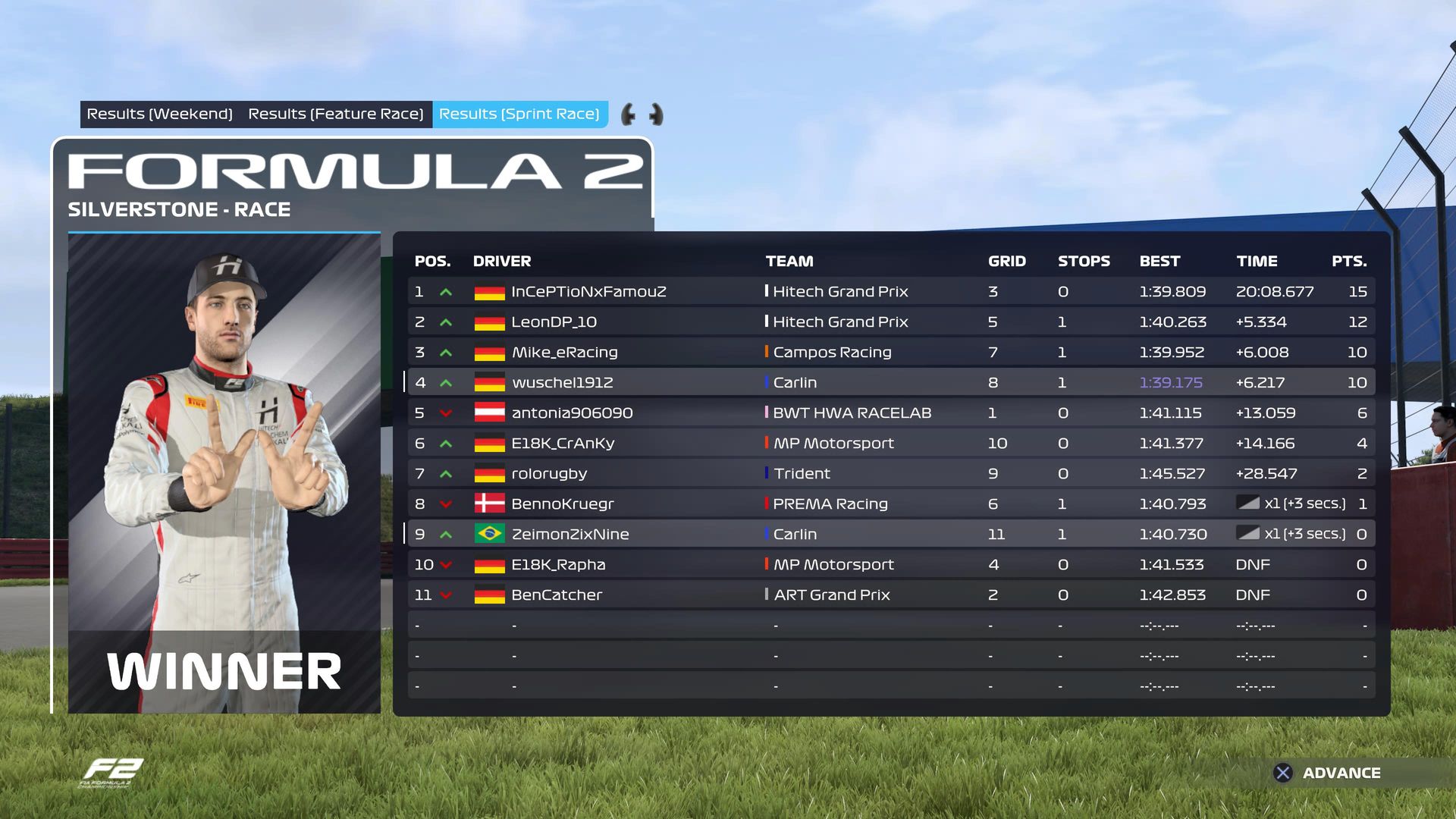Choose the E18K_Rapha result row
The height and width of the screenshot is (819, 1456).
click(x=890, y=564)
